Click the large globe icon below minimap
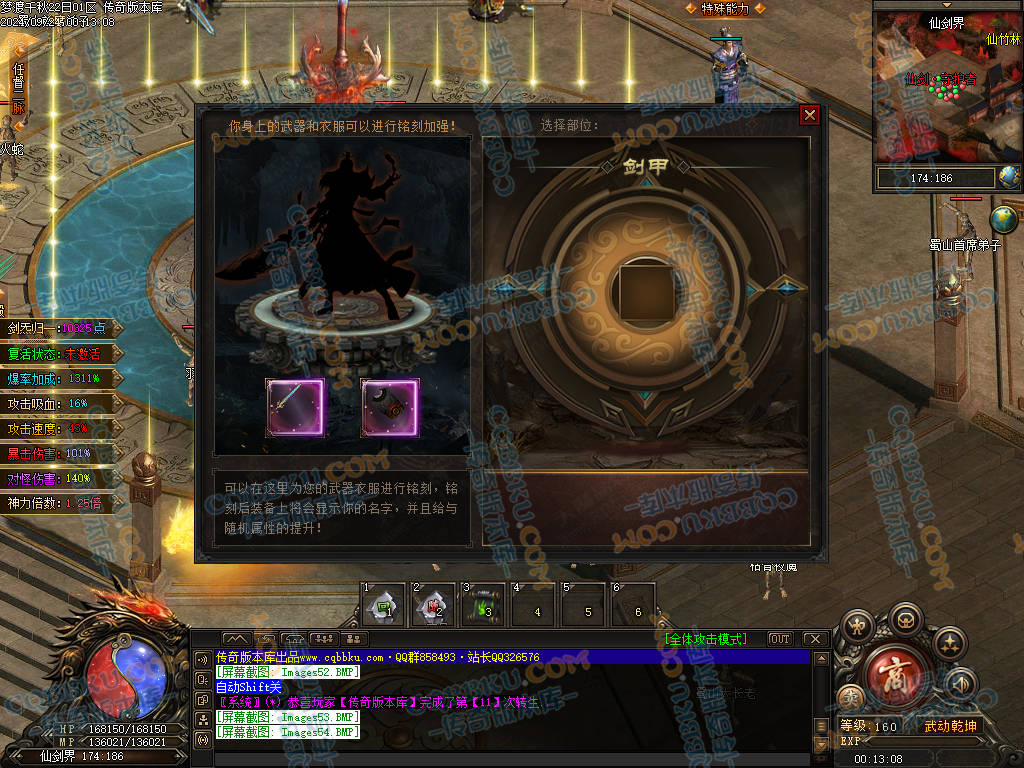The height and width of the screenshot is (768, 1024). coord(1003,218)
